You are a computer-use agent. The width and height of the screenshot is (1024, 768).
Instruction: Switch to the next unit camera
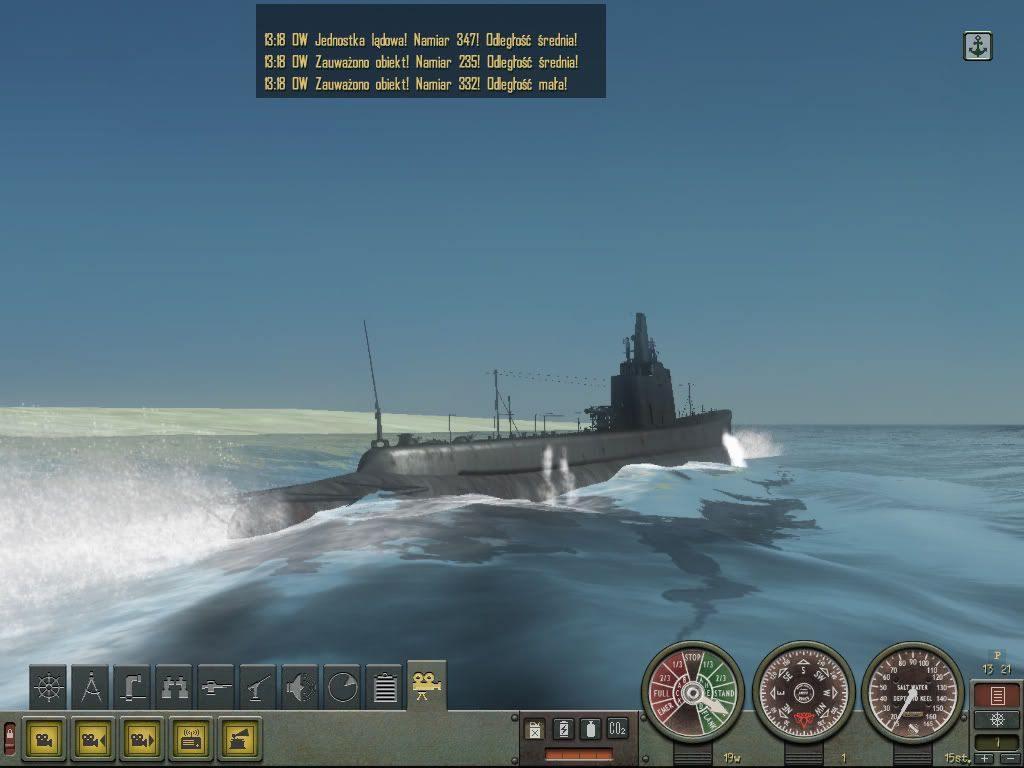tap(142, 739)
